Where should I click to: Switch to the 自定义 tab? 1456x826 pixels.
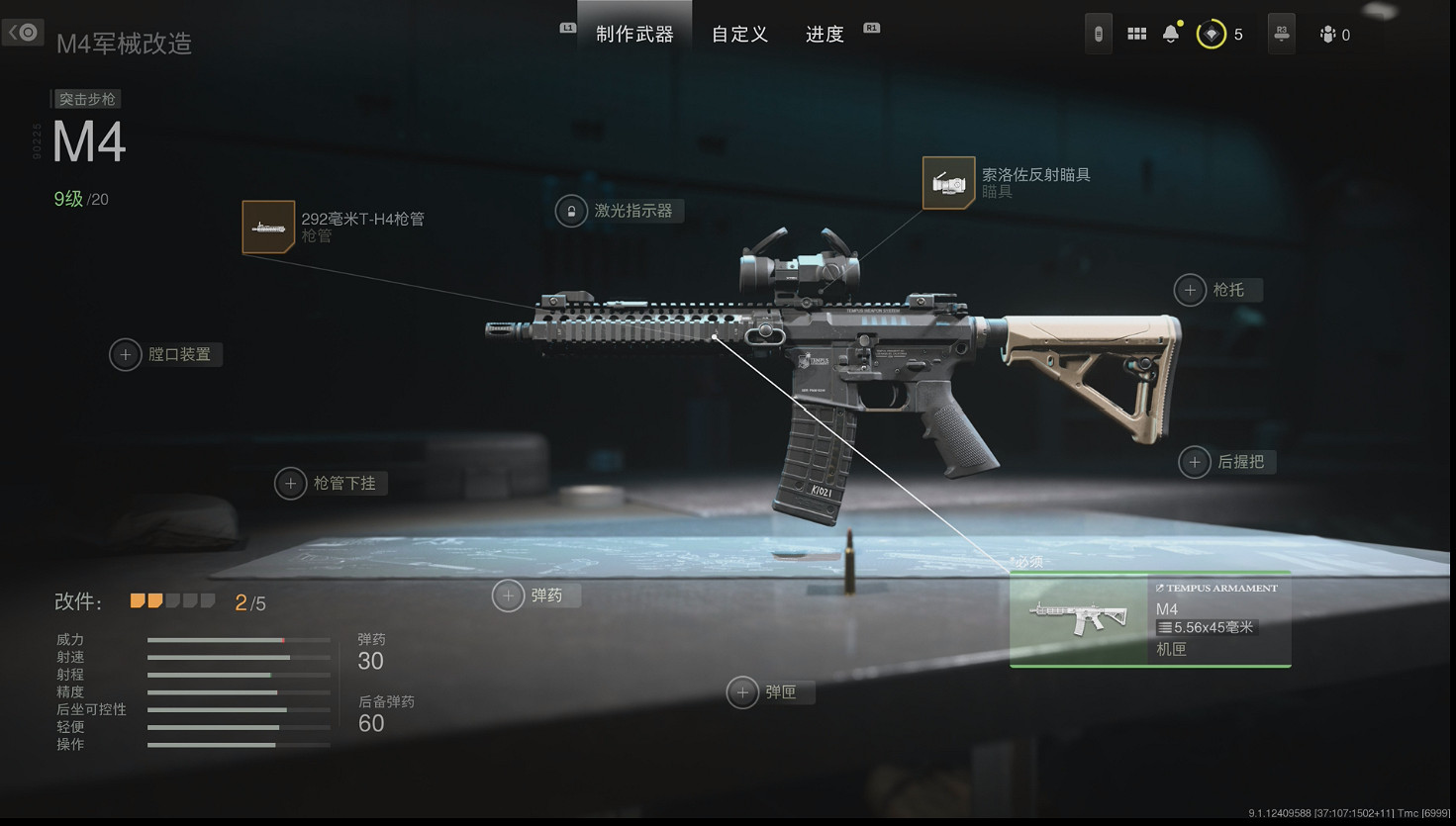(739, 34)
